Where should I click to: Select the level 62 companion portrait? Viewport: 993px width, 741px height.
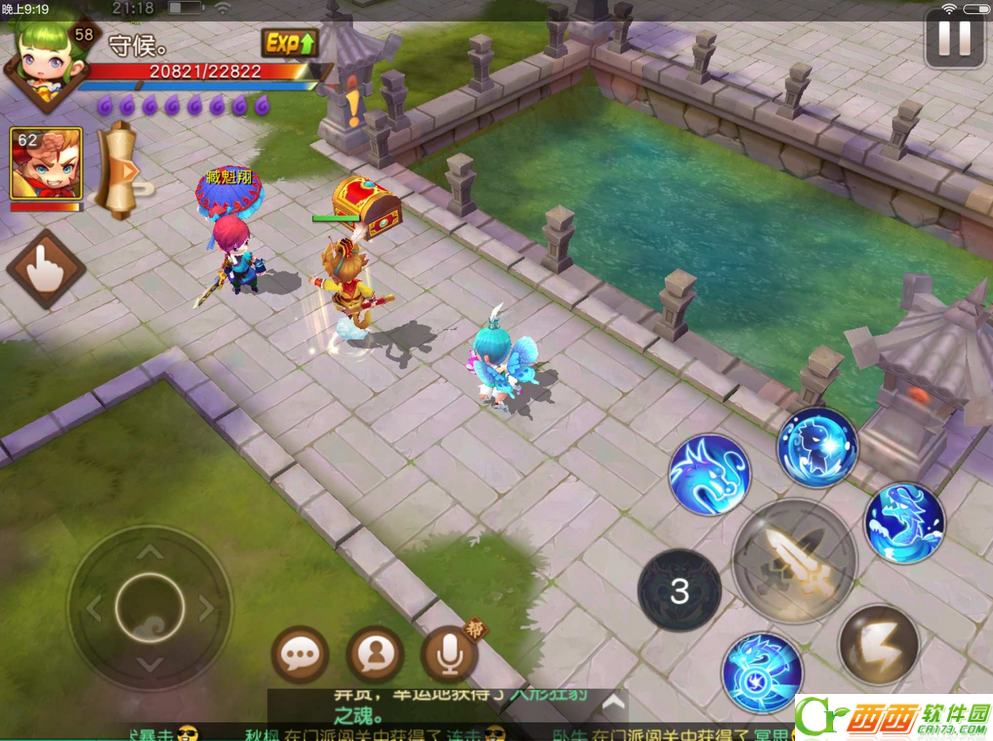[45, 163]
